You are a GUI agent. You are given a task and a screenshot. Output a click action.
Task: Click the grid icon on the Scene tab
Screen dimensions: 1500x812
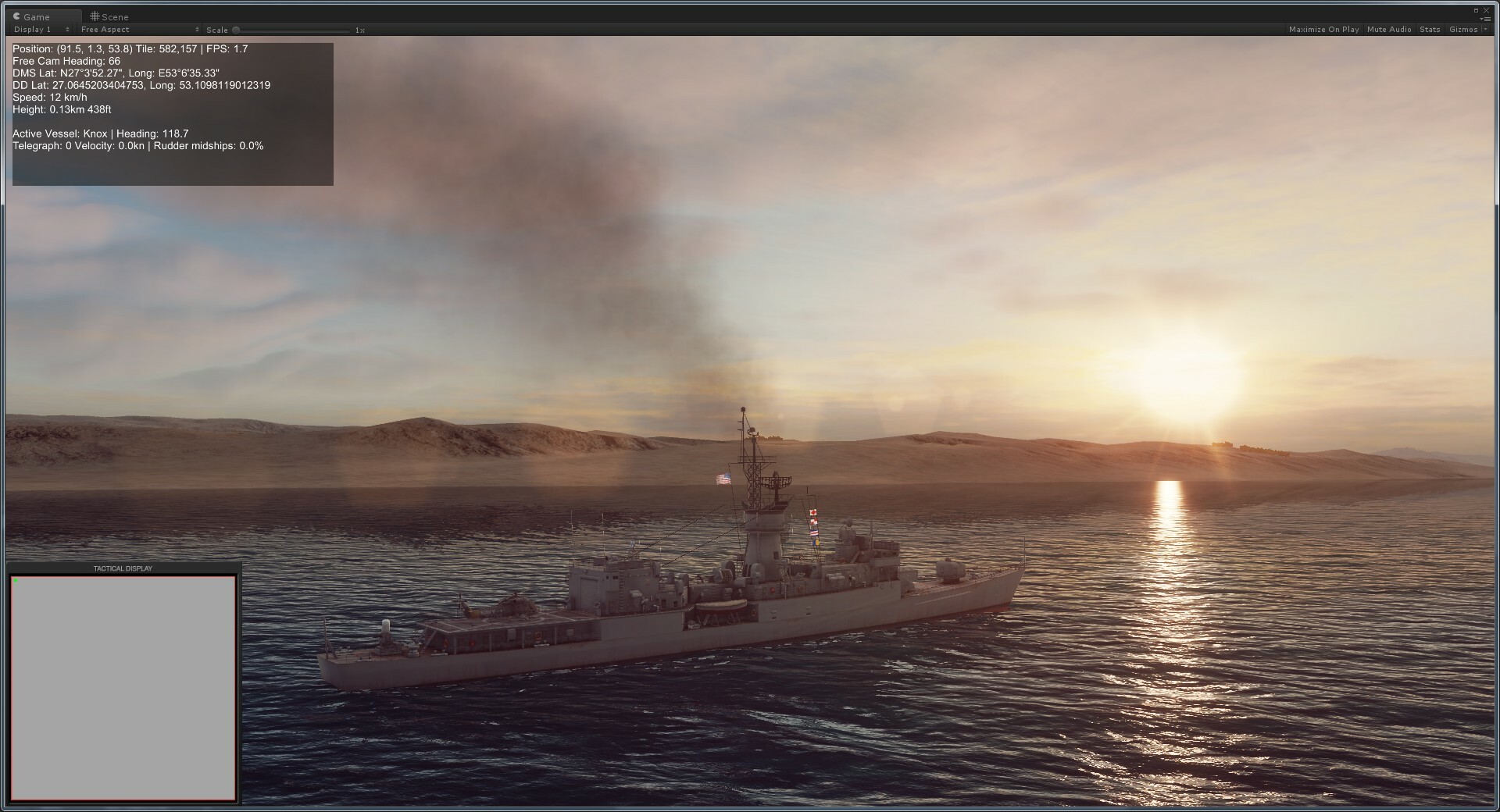click(x=95, y=16)
